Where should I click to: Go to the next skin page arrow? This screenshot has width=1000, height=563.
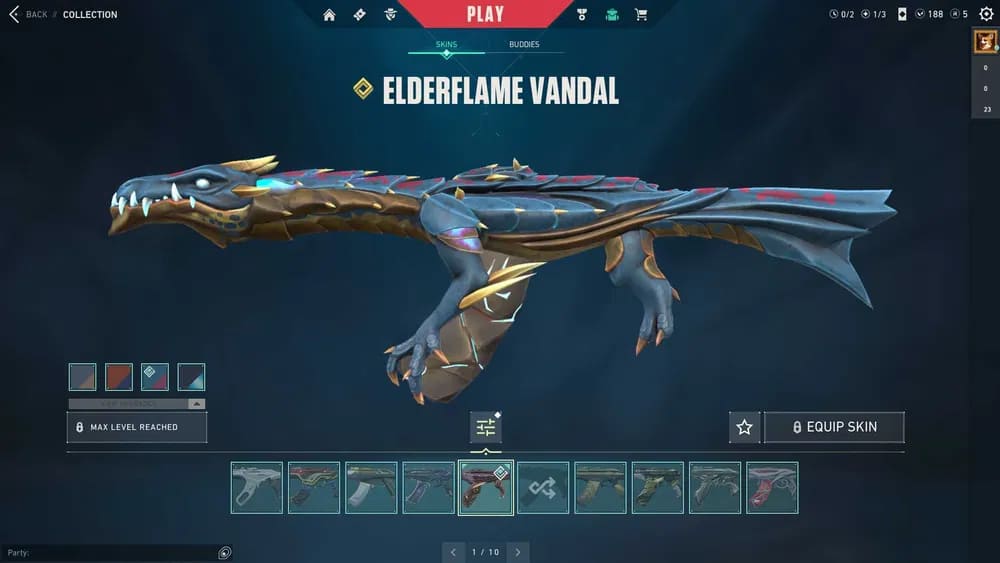click(x=518, y=552)
